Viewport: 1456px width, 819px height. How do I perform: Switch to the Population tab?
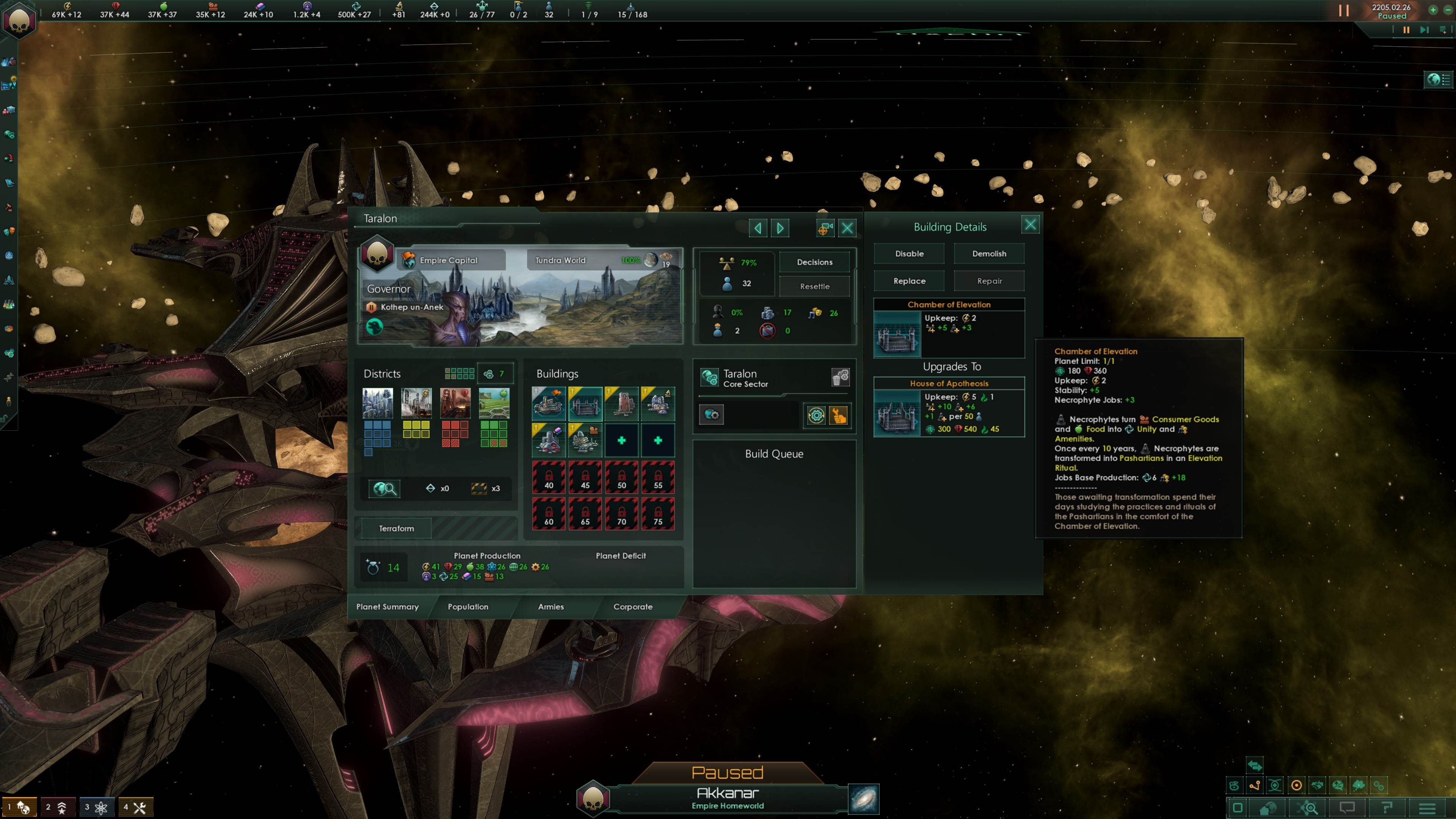(x=468, y=607)
